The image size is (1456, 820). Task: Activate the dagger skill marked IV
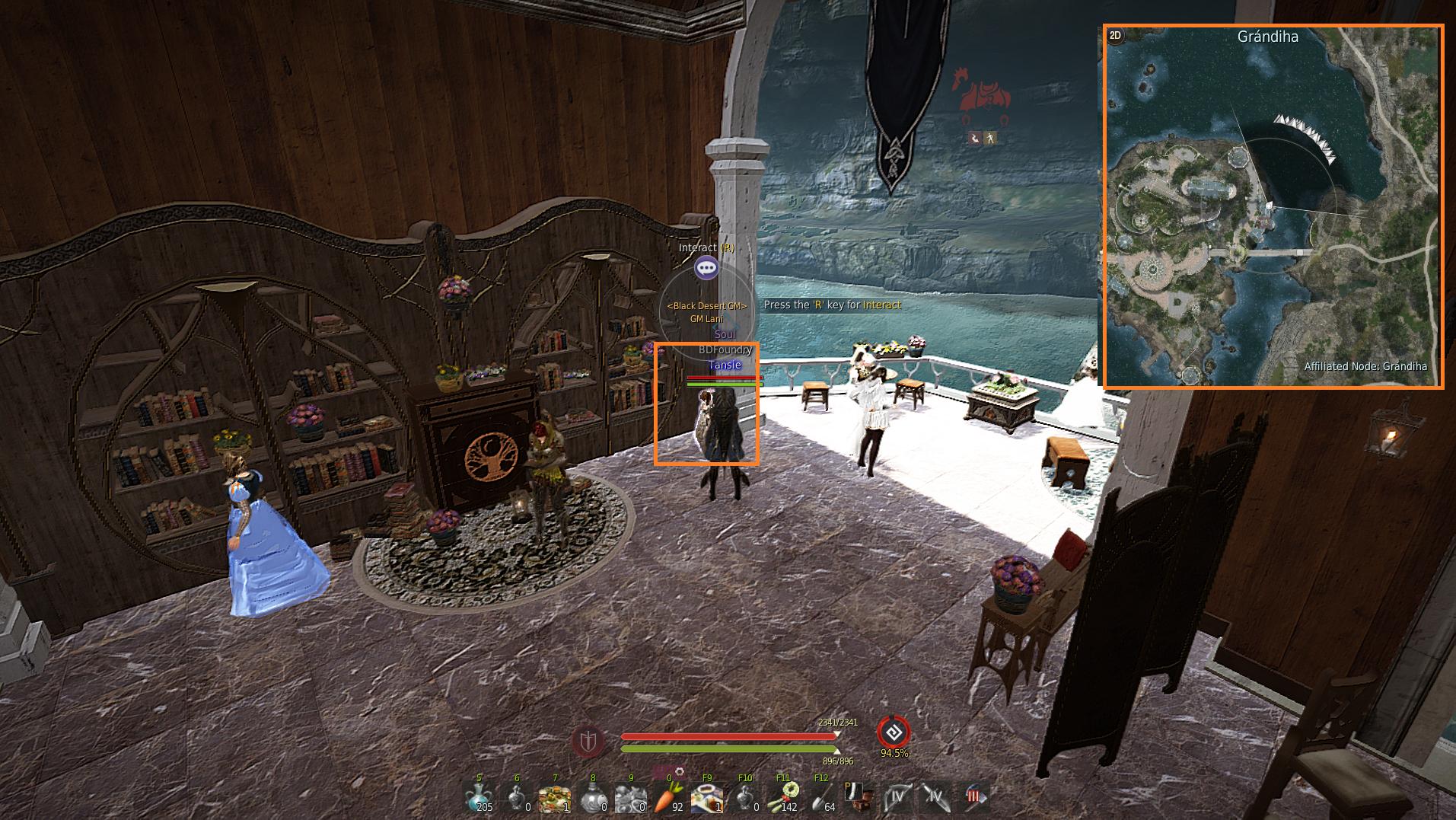click(x=935, y=797)
